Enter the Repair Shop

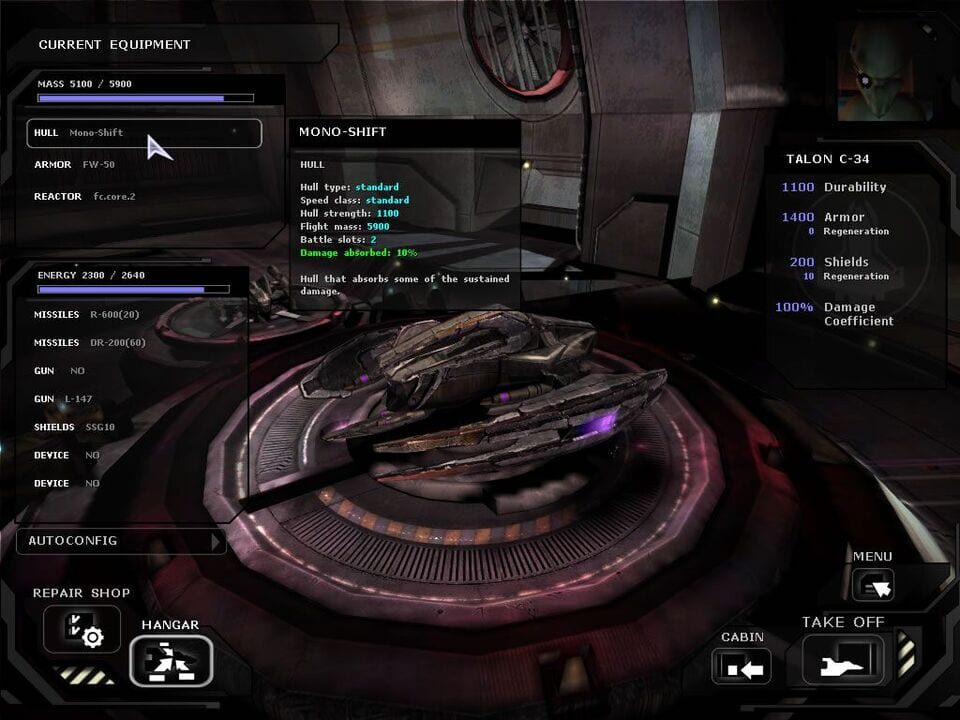81,630
